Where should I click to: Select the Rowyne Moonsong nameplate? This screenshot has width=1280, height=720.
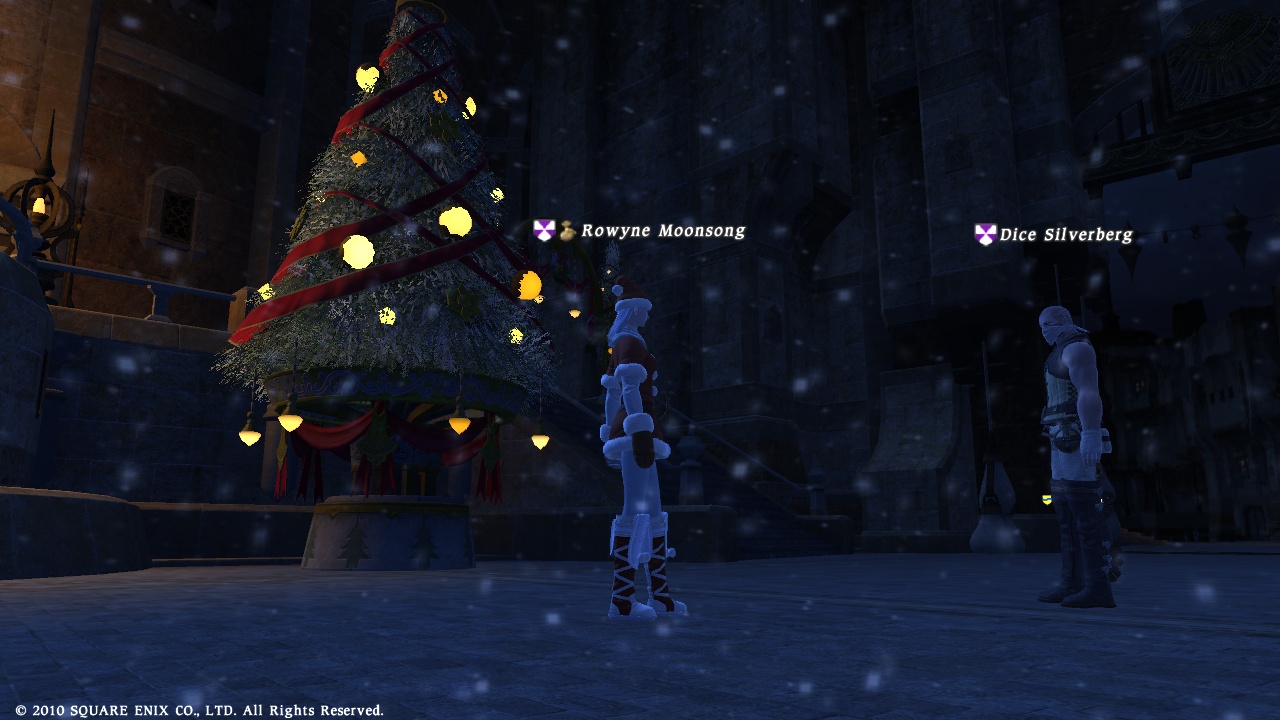662,231
